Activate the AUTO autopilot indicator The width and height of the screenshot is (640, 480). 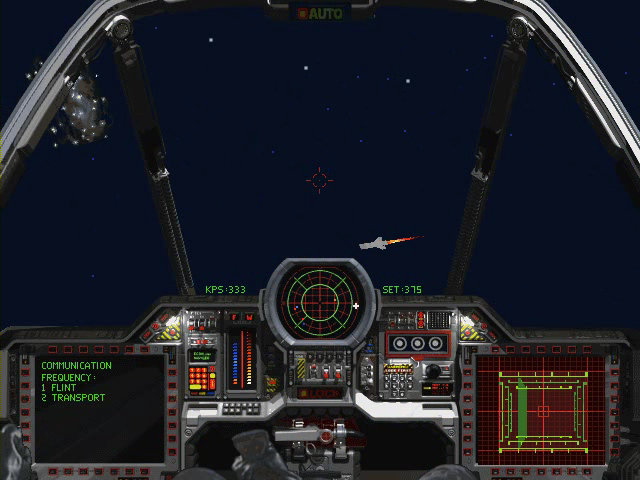319,13
